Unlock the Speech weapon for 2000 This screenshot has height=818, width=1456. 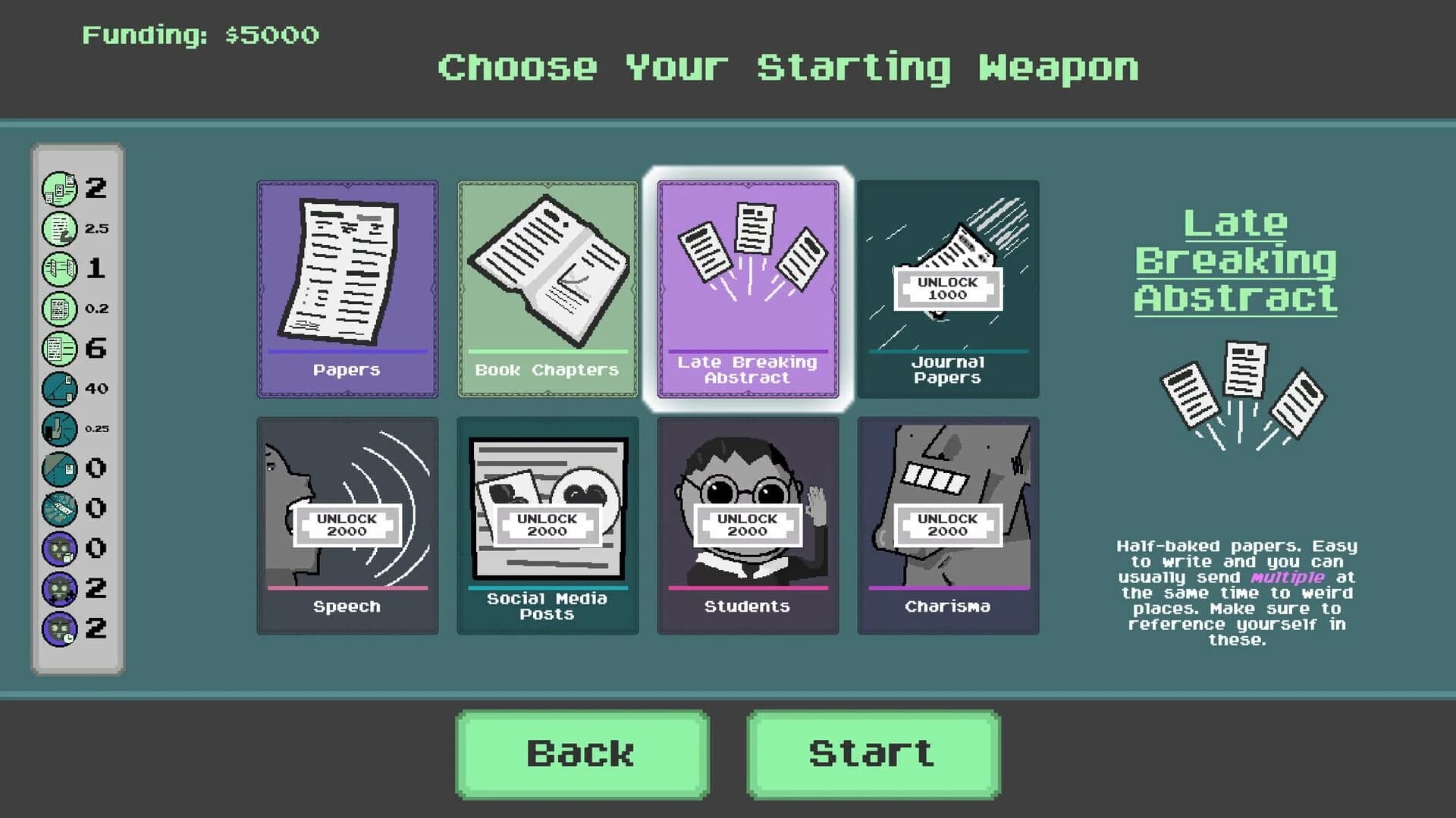347,525
